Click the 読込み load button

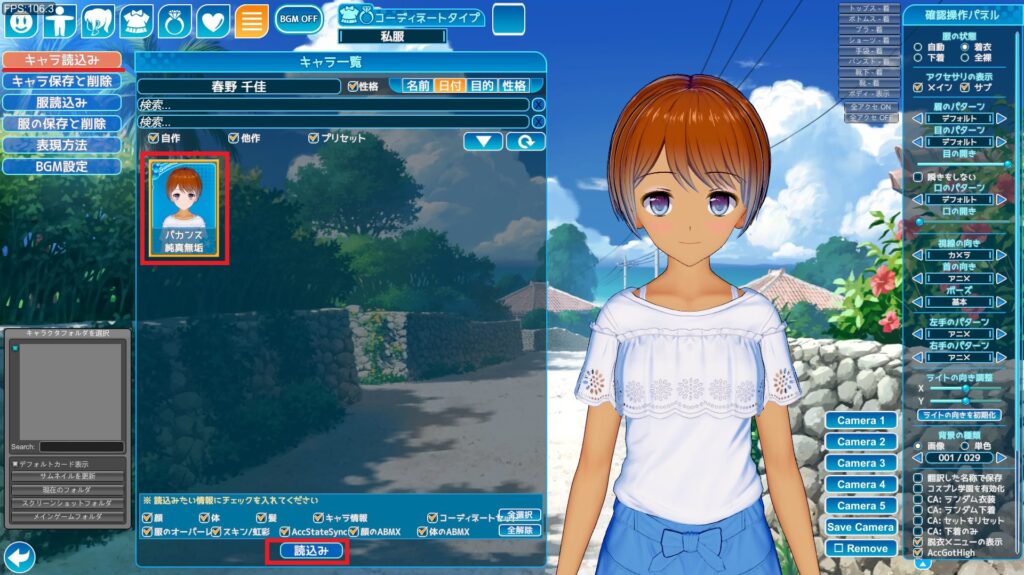(305, 551)
